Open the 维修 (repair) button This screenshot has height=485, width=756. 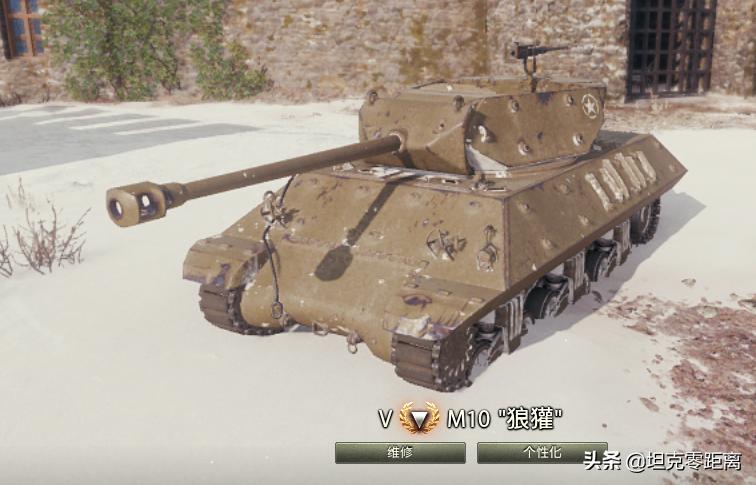(x=400, y=453)
